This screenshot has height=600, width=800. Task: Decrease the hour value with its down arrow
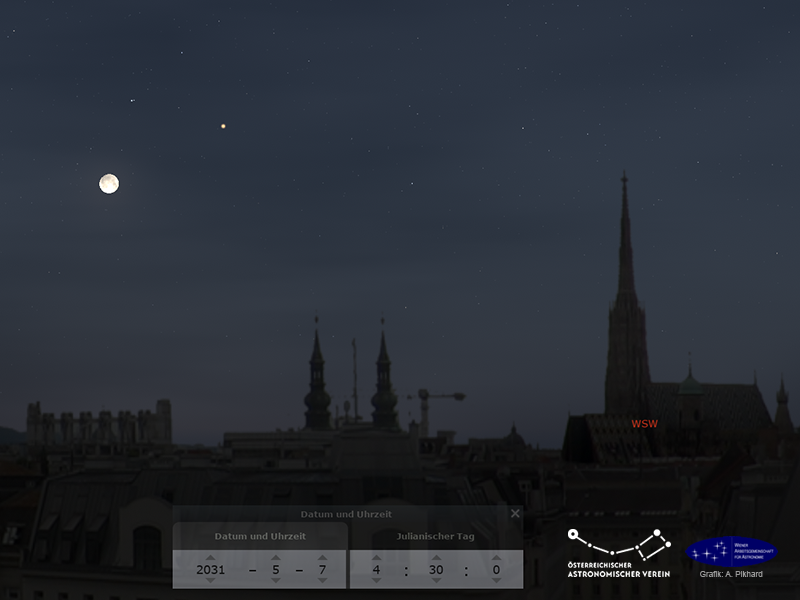click(376, 580)
